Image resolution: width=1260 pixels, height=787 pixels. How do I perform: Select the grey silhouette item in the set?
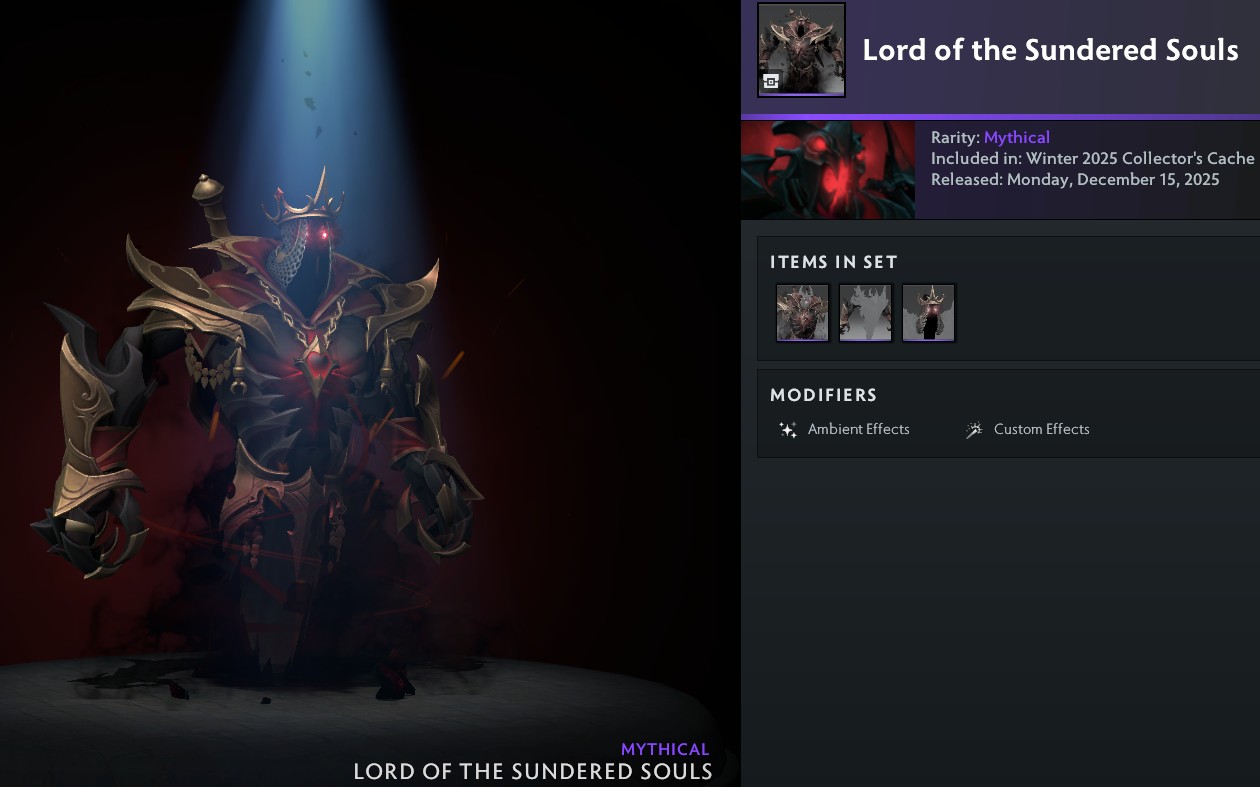coord(865,313)
